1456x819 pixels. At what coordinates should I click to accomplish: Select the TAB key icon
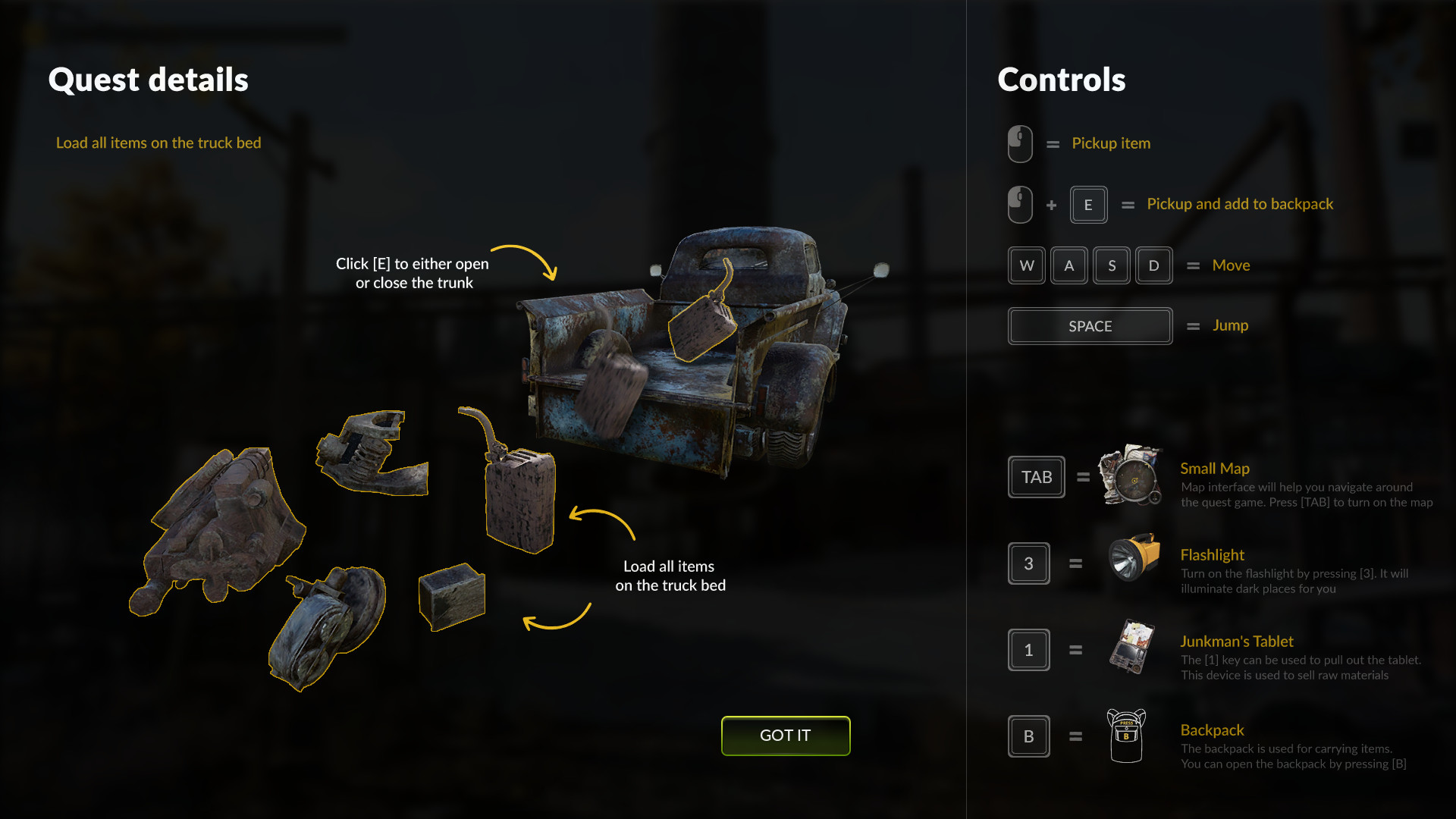[1036, 477]
